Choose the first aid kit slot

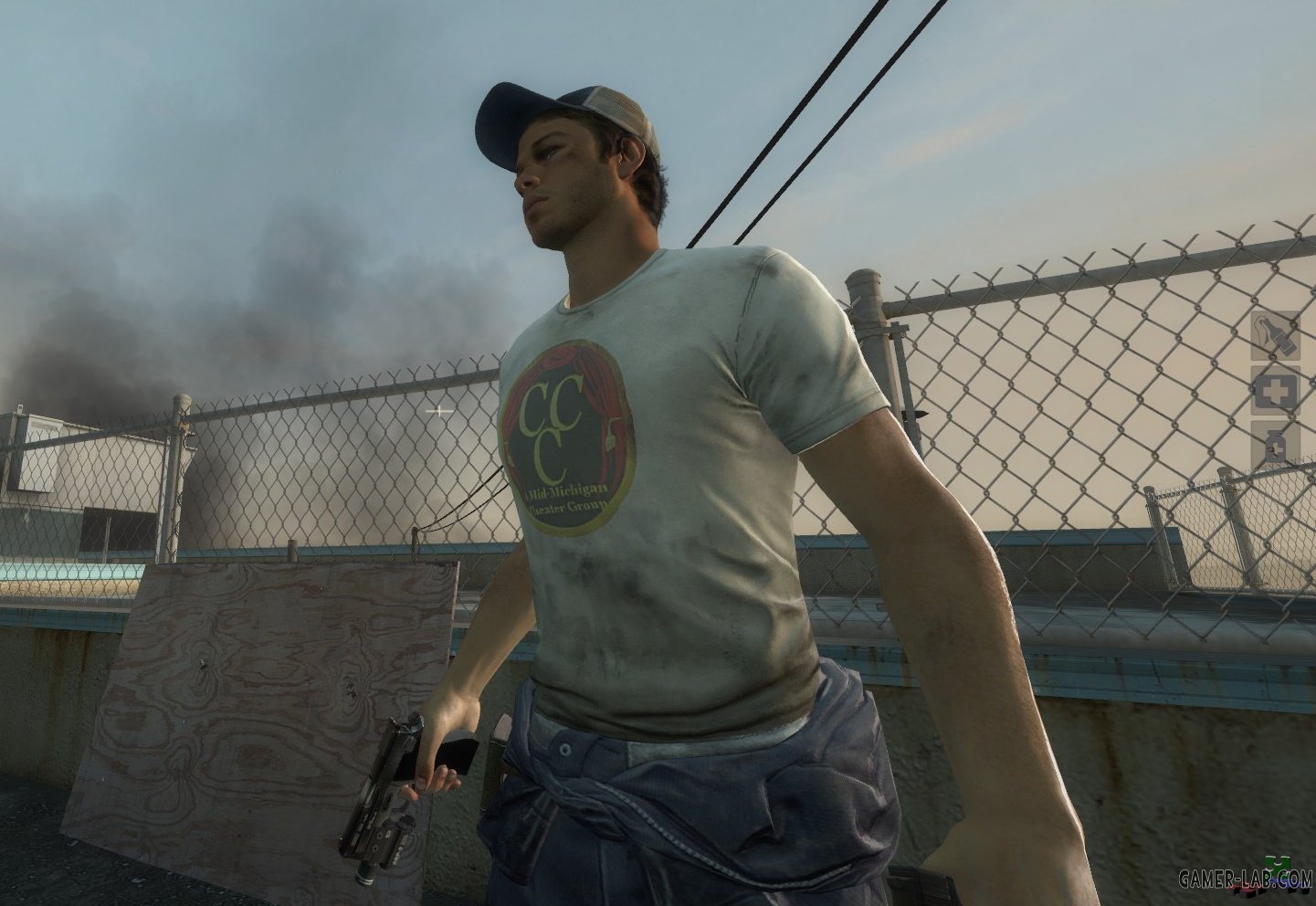pyautogui.click(x=1274, y=391)
